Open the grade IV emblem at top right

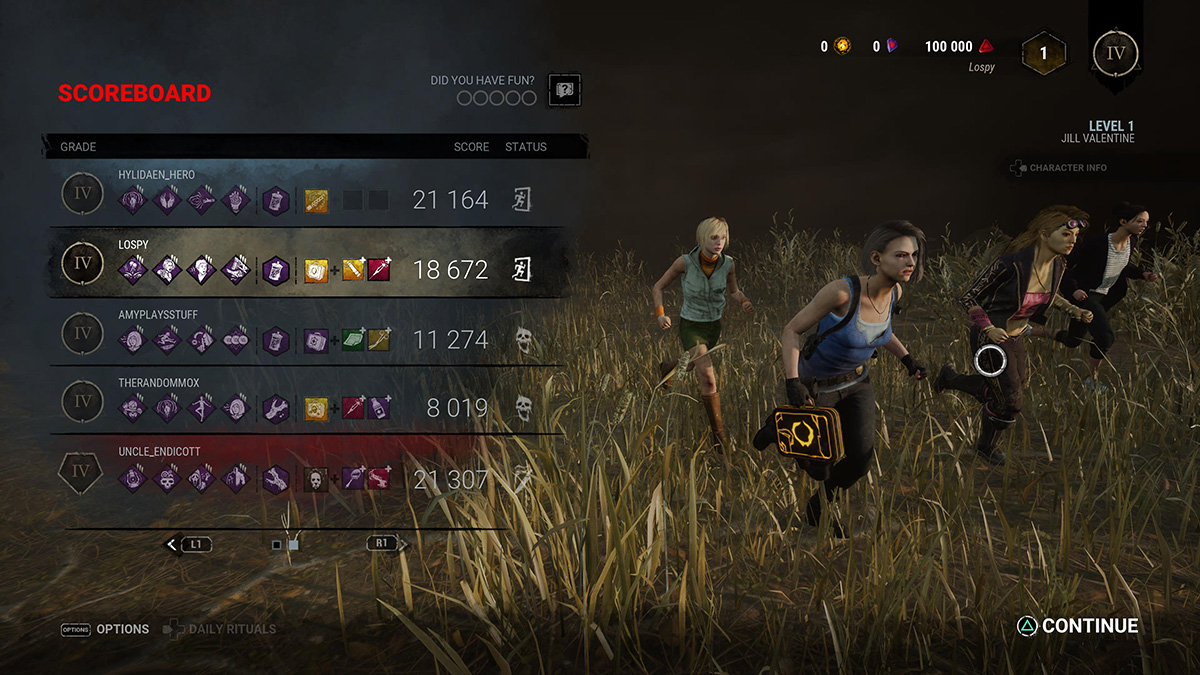(1115, 51)
